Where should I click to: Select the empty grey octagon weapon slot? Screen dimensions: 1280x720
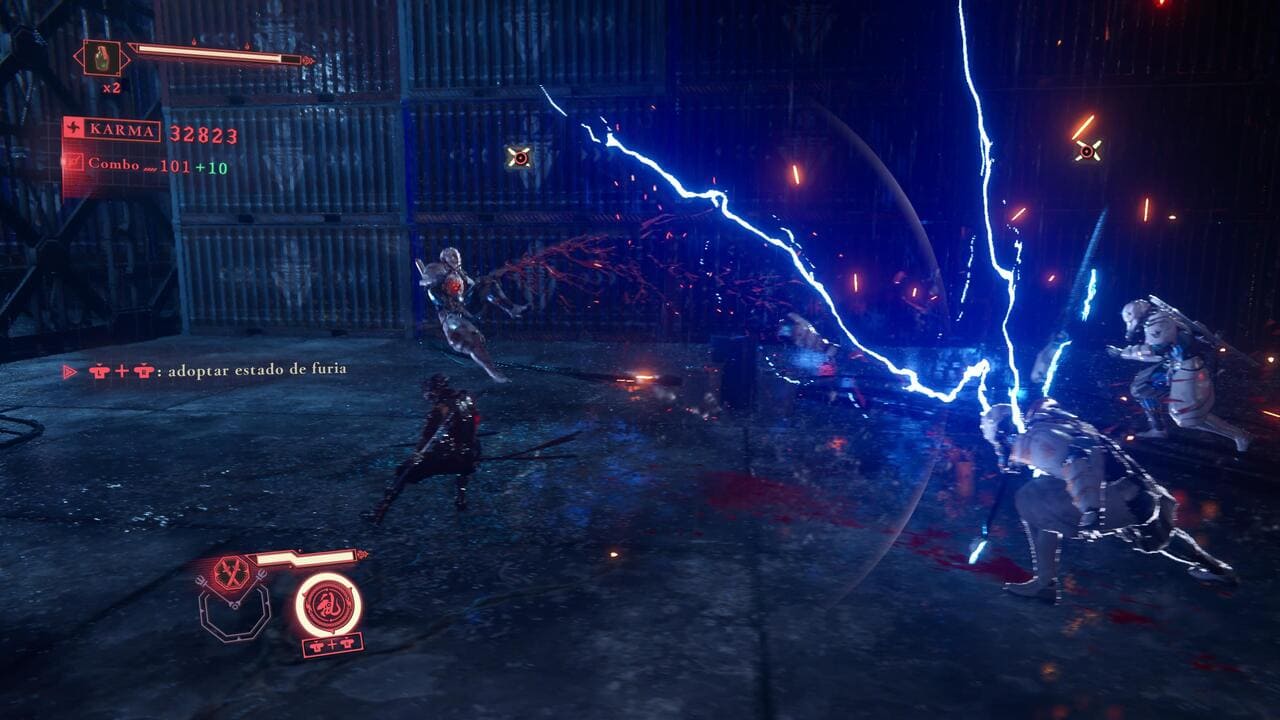[x=234, y=613]
